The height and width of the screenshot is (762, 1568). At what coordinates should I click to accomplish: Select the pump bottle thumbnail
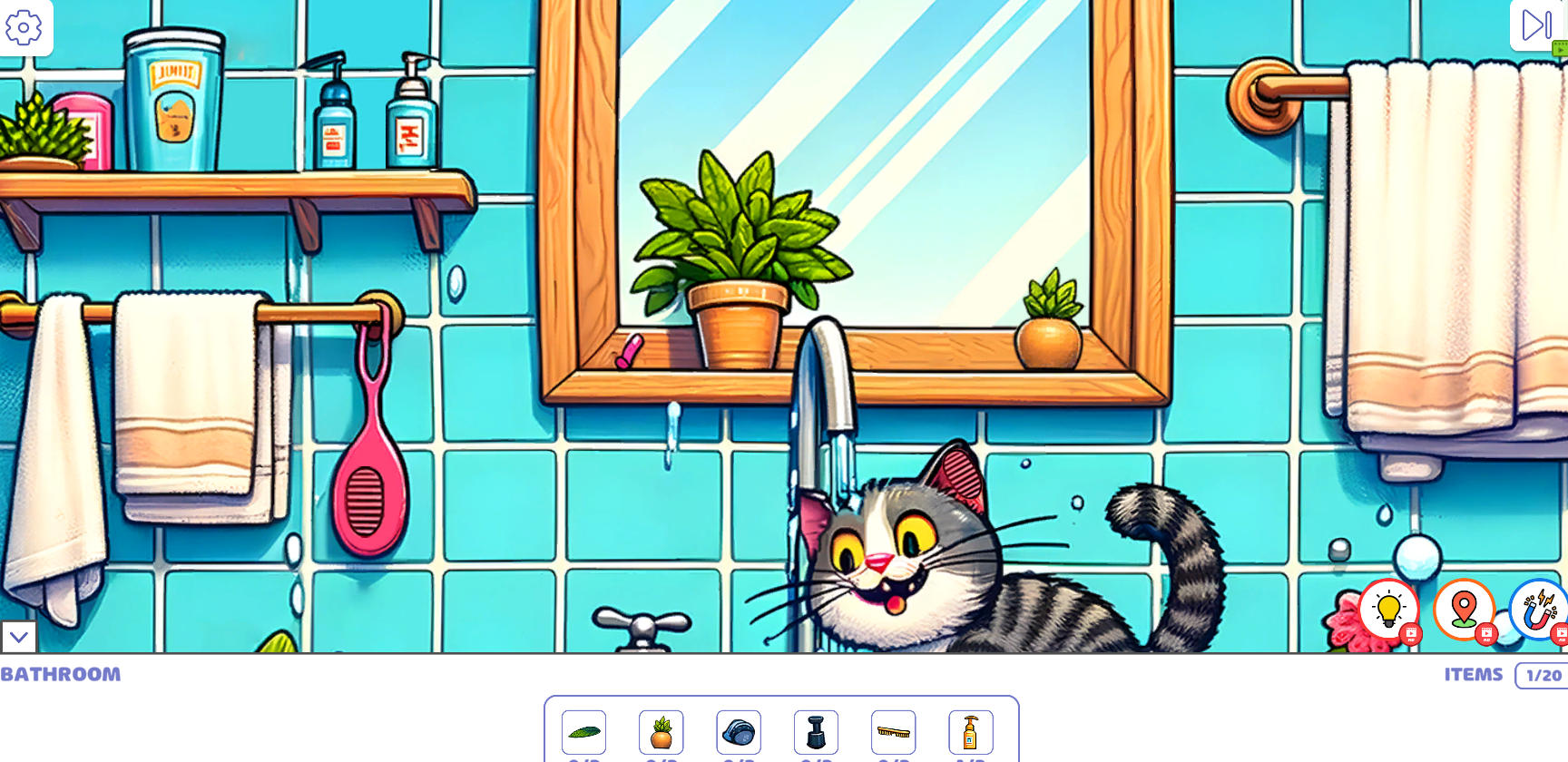pos(971,732)
